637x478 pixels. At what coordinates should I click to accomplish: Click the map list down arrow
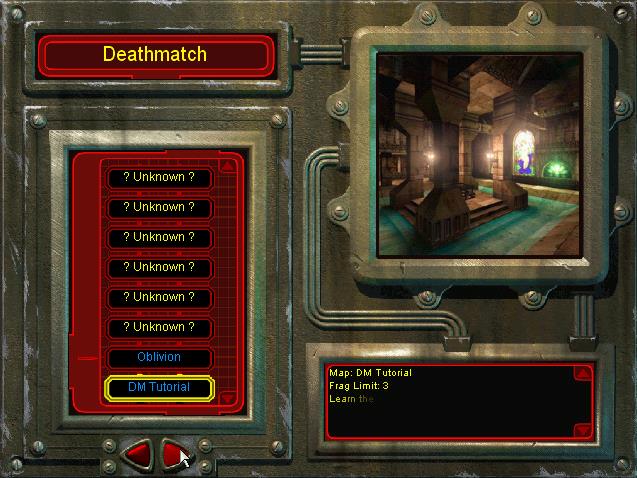pos(228,397)
